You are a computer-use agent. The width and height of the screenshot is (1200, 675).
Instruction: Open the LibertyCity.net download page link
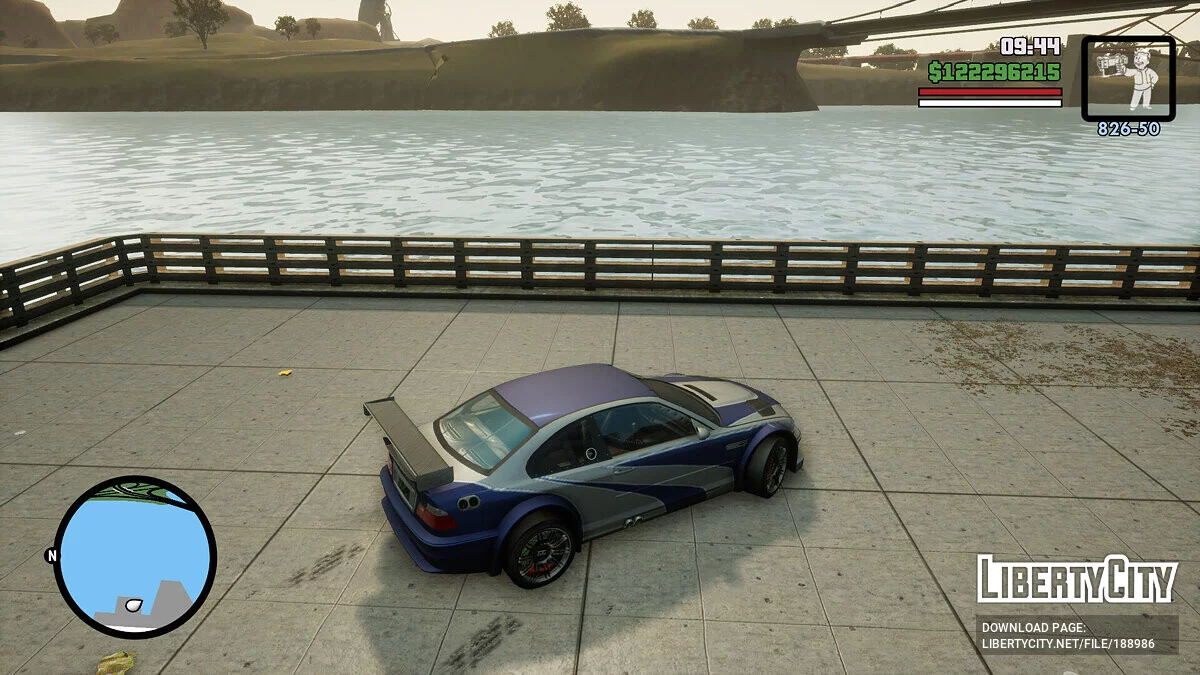click(x=1068, y=644)
